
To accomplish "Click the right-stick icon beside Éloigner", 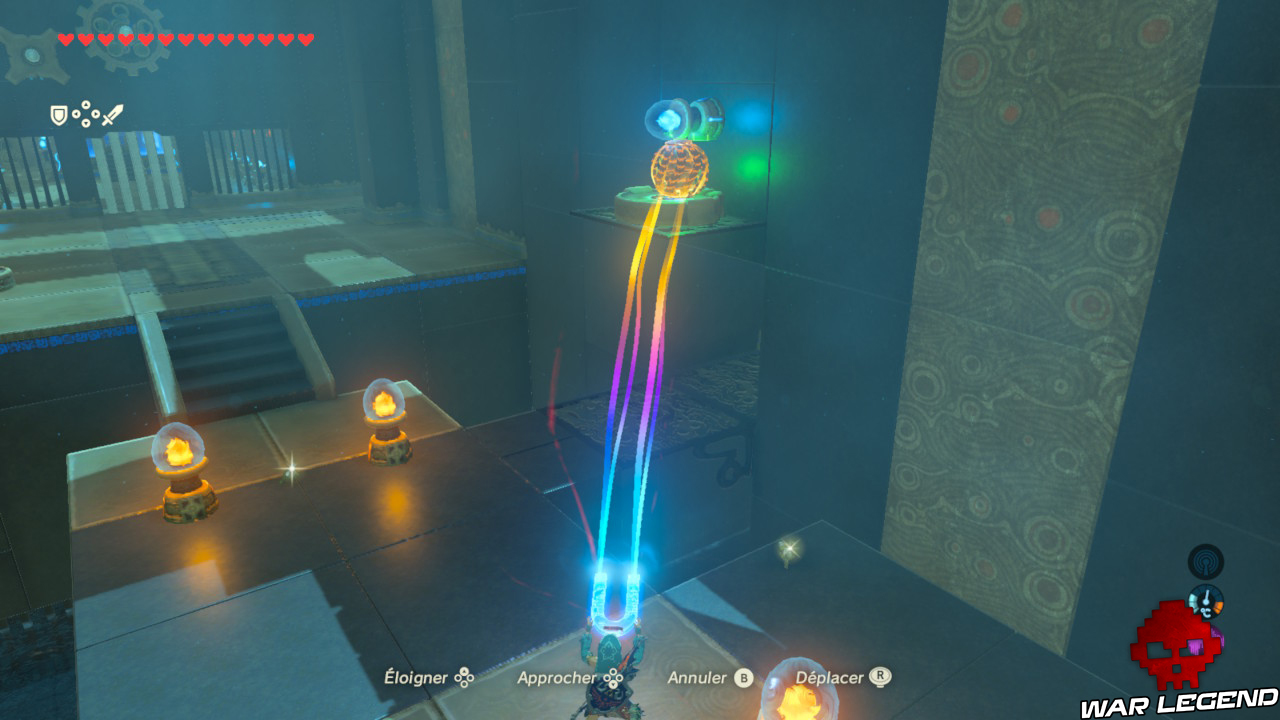I will tap(463, 677).
